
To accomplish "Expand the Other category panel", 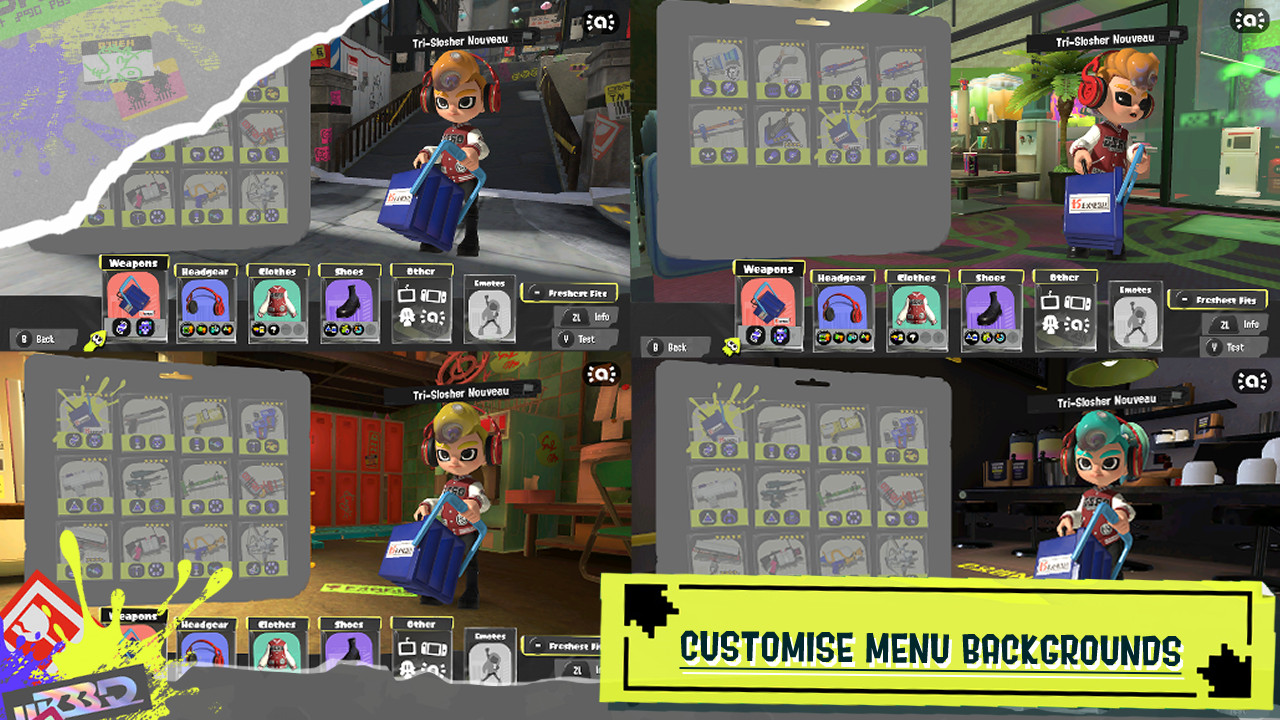I will (420, 270).
